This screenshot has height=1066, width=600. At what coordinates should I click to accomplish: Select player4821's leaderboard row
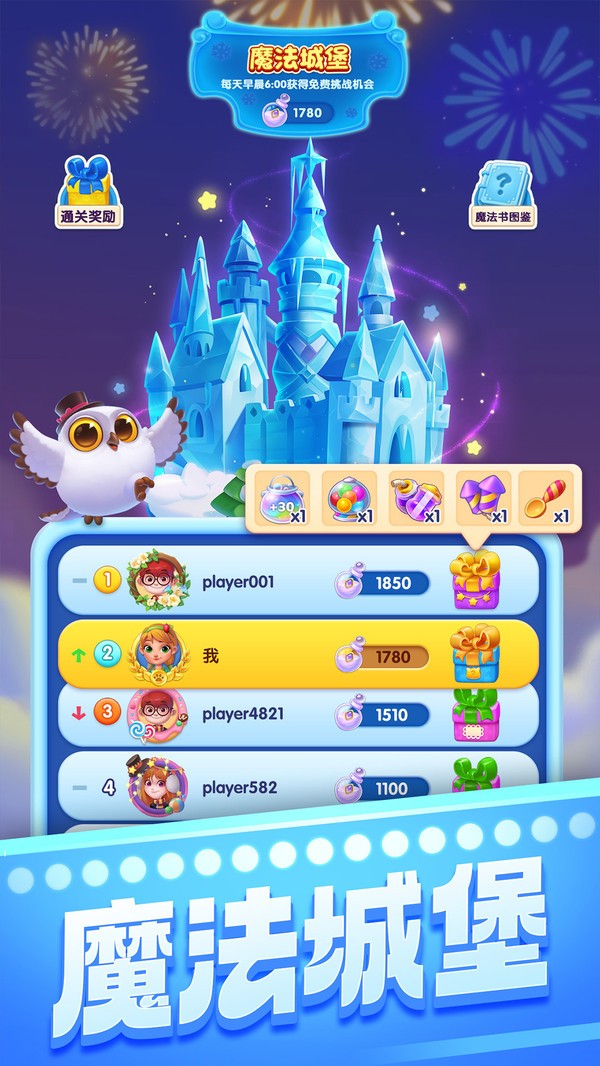coord(298,715)
